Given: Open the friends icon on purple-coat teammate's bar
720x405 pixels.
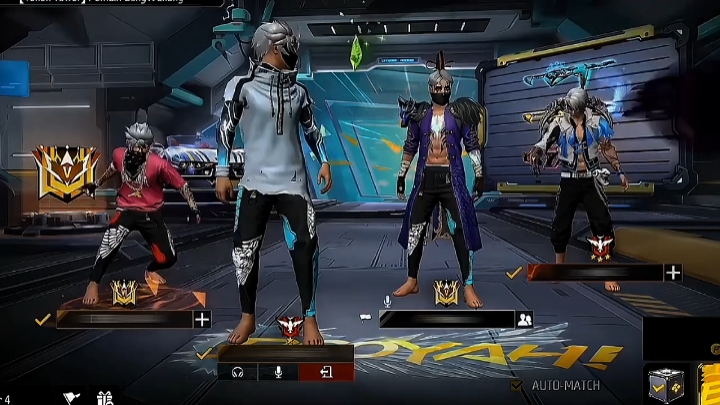Looking at the screenshot, I should pyautogui.click(x=524, y=319).
